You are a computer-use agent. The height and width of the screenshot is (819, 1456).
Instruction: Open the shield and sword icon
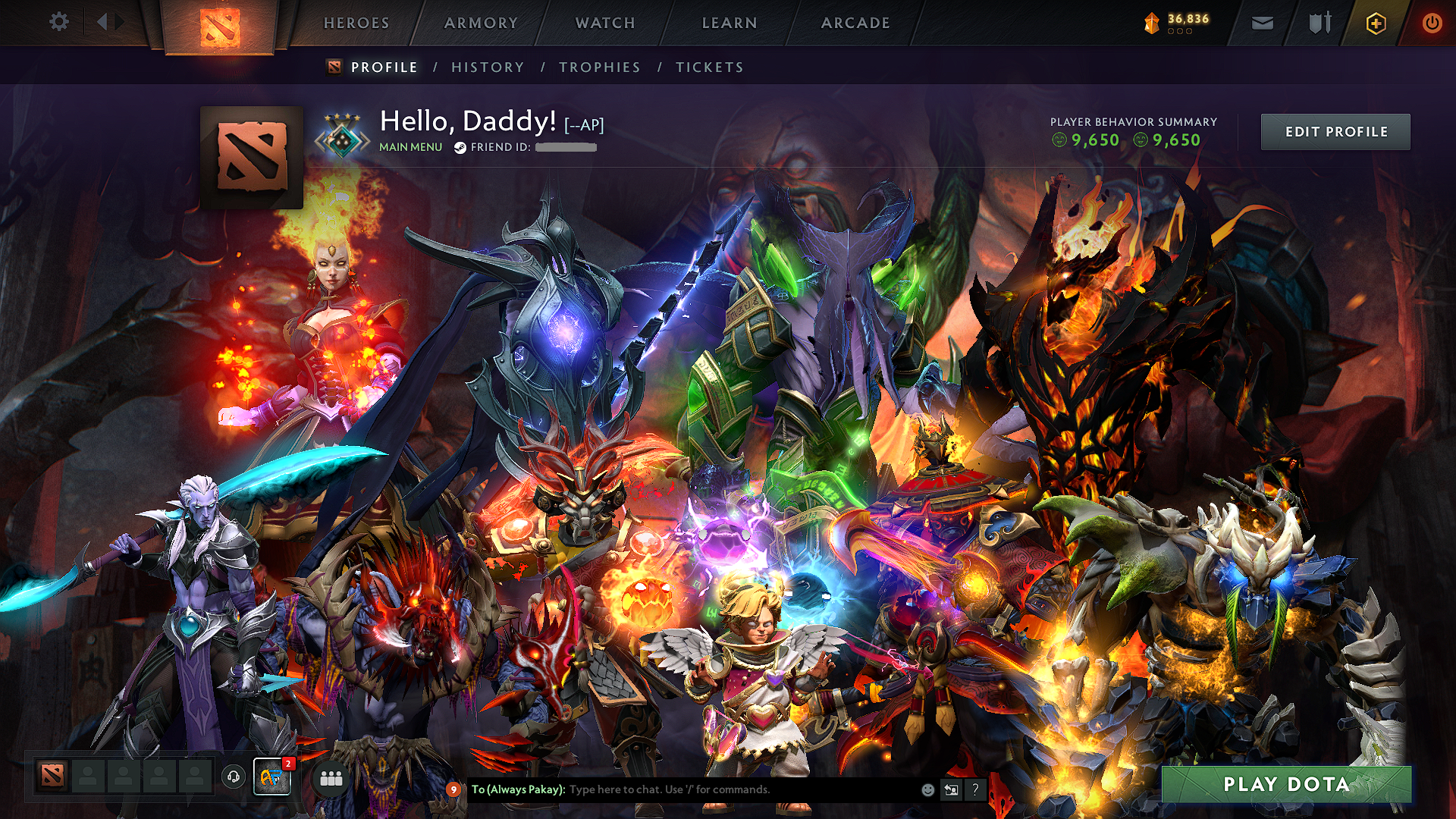click(1319, 24)
